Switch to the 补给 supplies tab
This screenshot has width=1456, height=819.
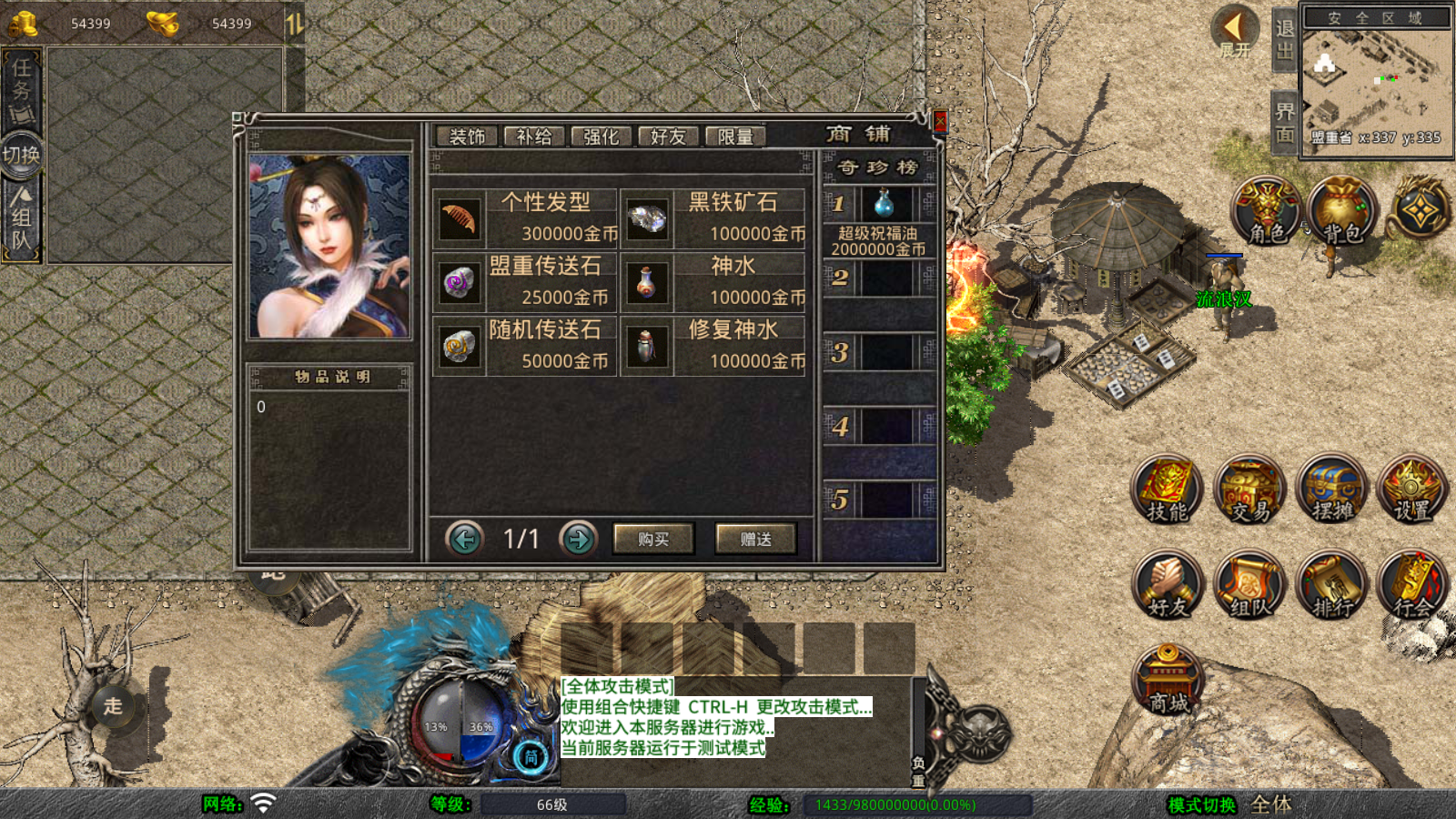coord(536,136)
